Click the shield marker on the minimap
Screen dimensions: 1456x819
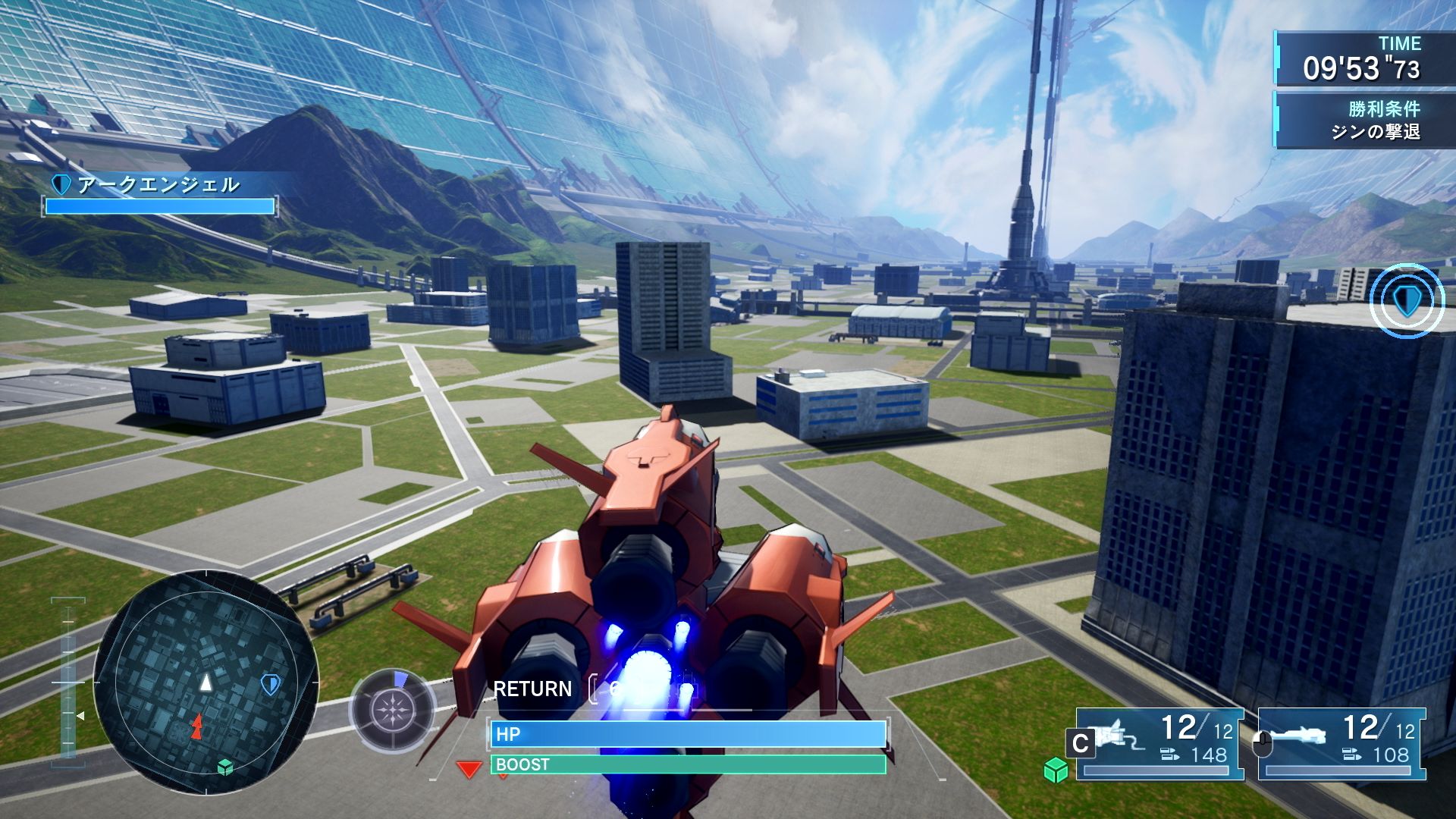[271, 685]
